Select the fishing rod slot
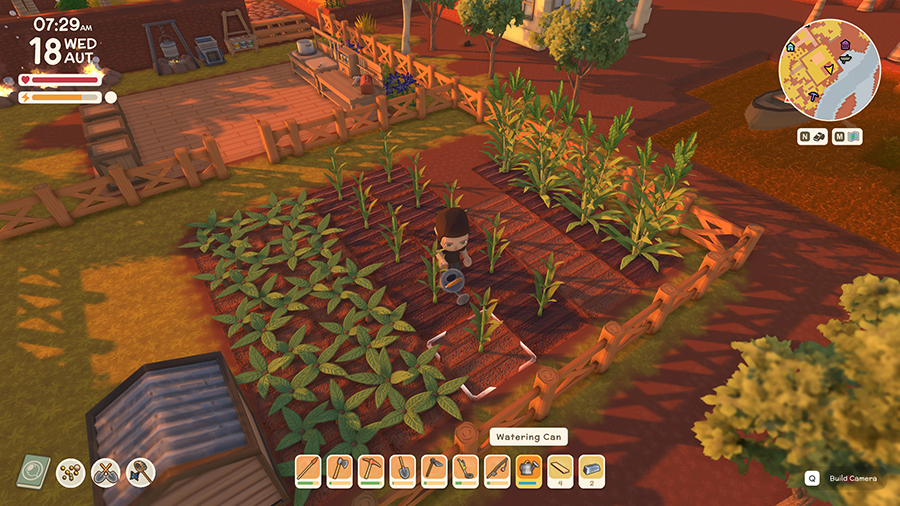Image resolution: width=900 pixels, height=506 pixels. (496, 469)
